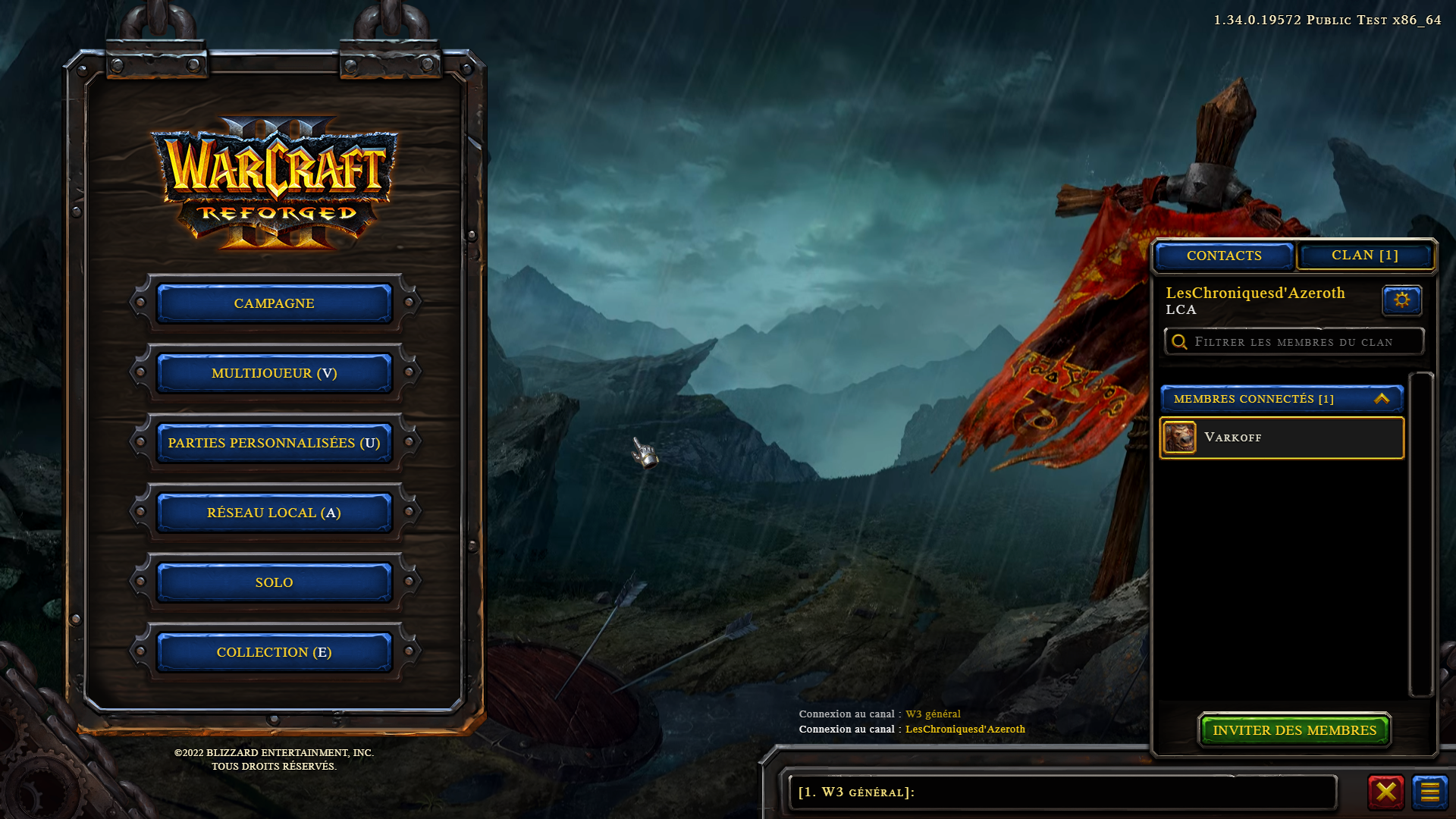This screenshot has height=819, width=1456.
Task: Start the Solo mode
Action: [274, 582]
